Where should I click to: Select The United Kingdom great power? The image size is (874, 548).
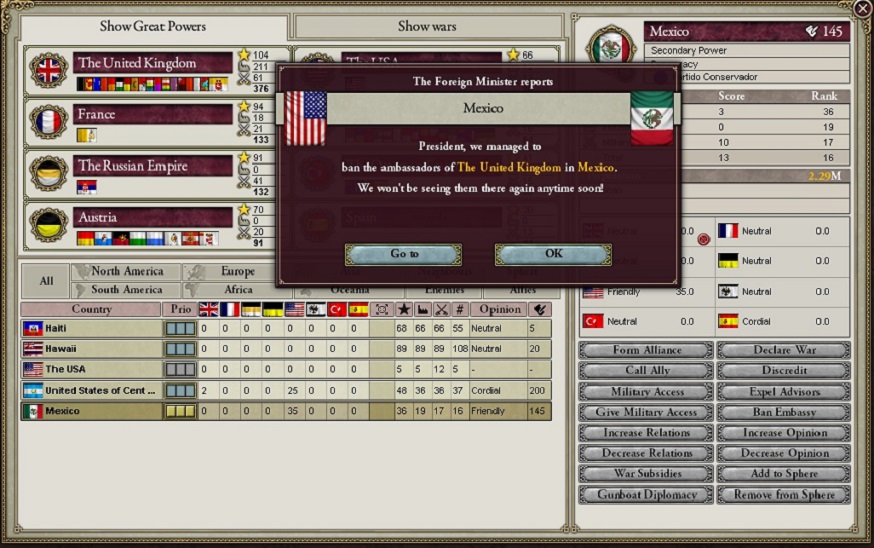coord(152,64)
